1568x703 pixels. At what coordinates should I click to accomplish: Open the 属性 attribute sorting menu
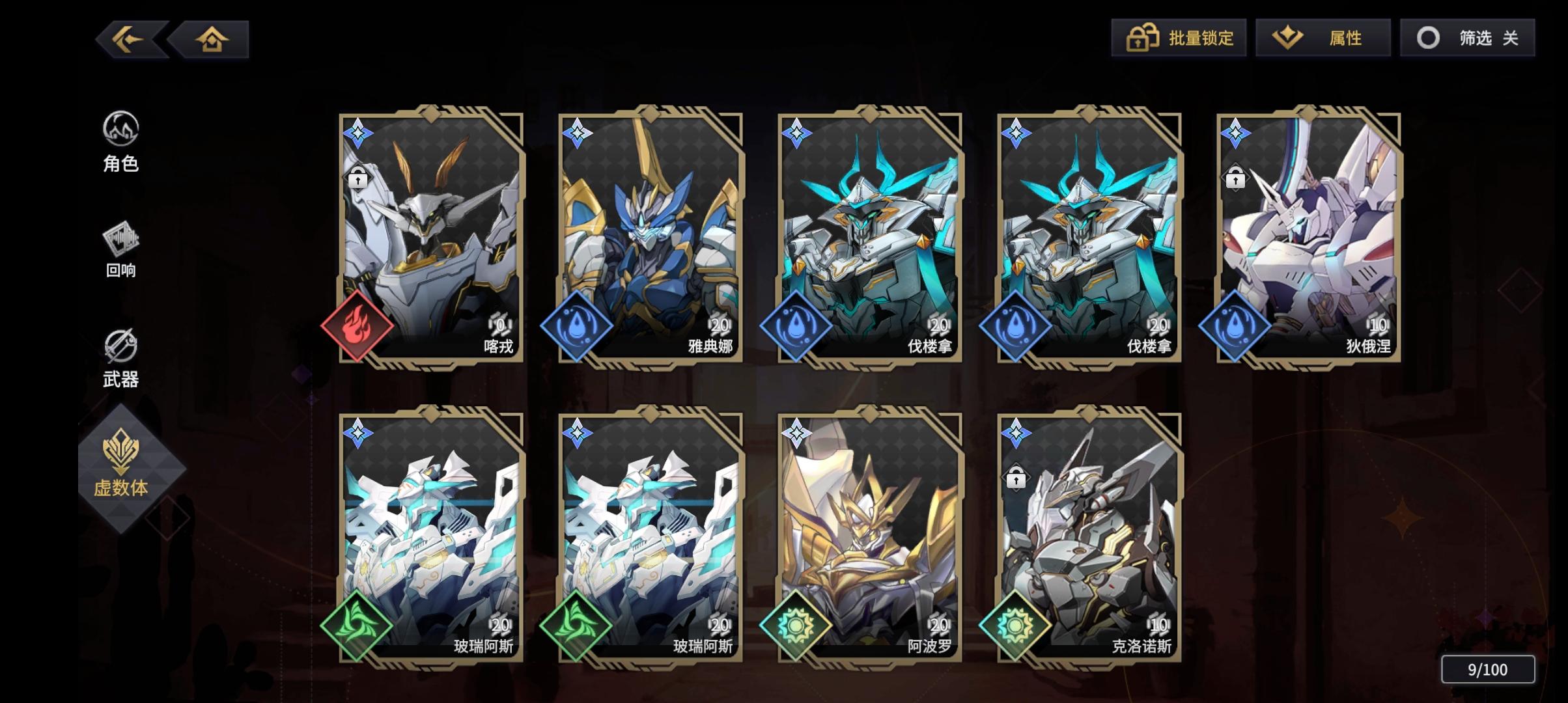click(1322, 38)
